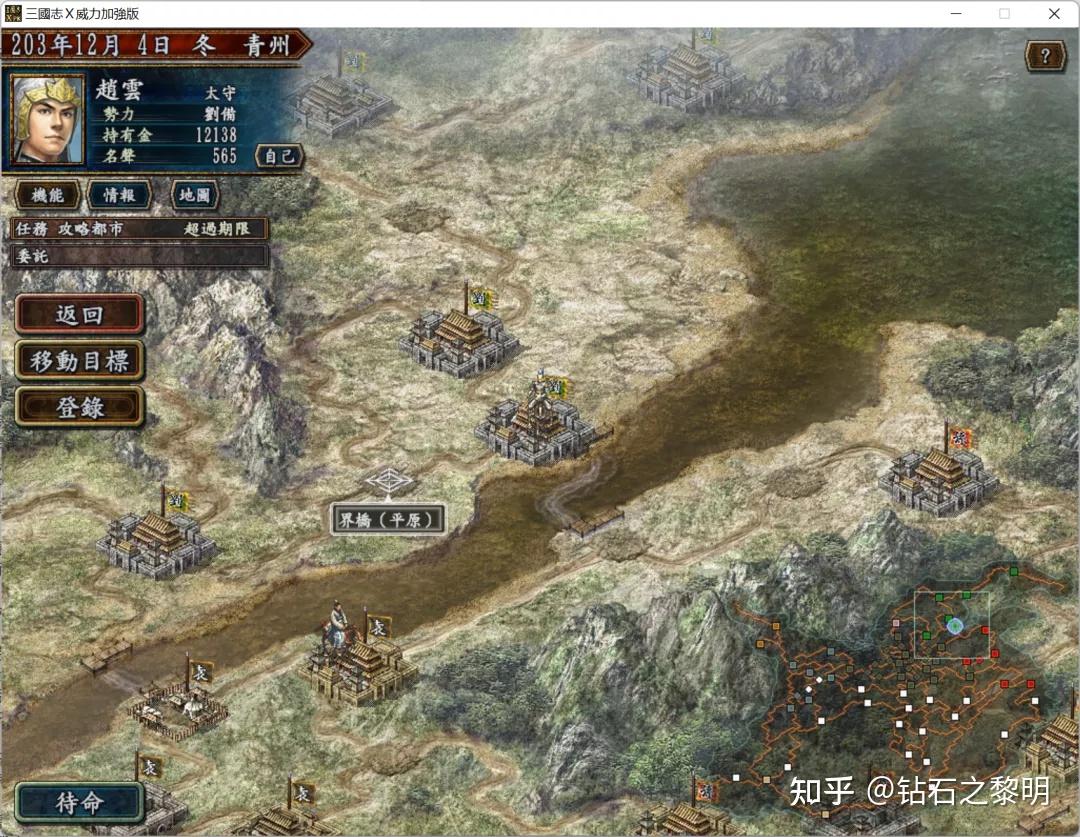This screenshot has height=837, width=1080.
Task: Choose the 登錄 button
Action: [79, 407]
